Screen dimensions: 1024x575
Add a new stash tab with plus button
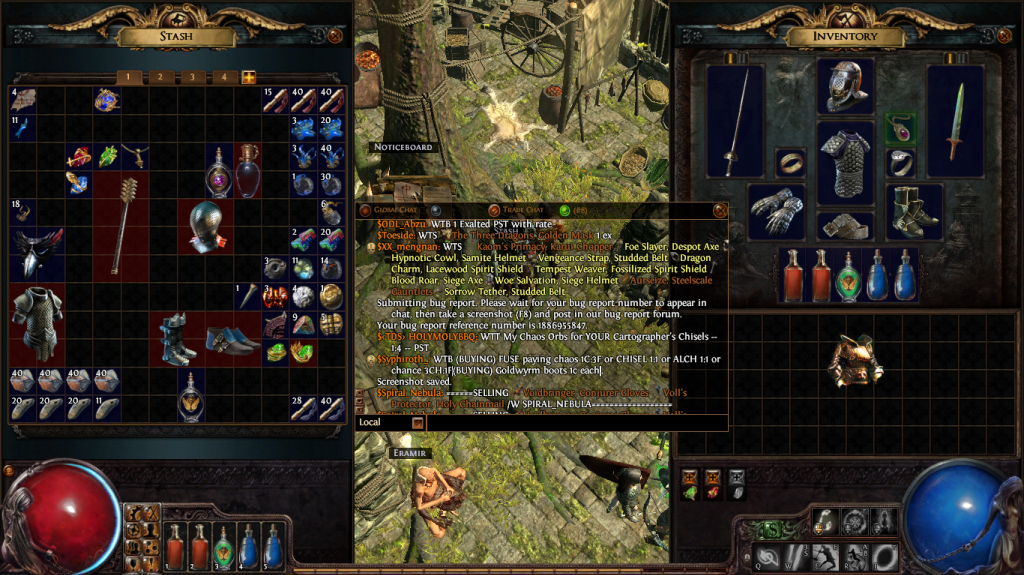[248, 77]
